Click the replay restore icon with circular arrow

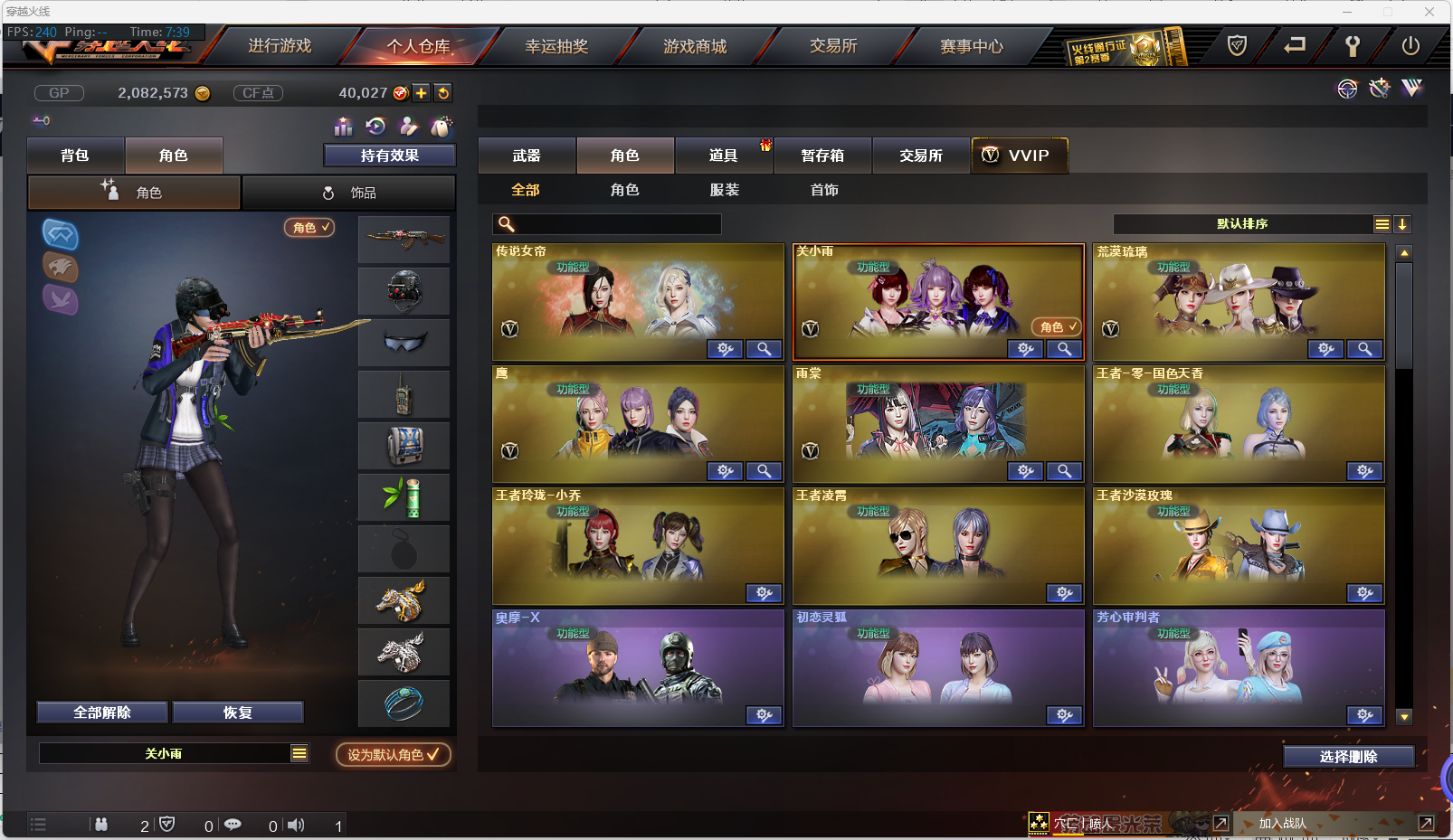(376, 127)
